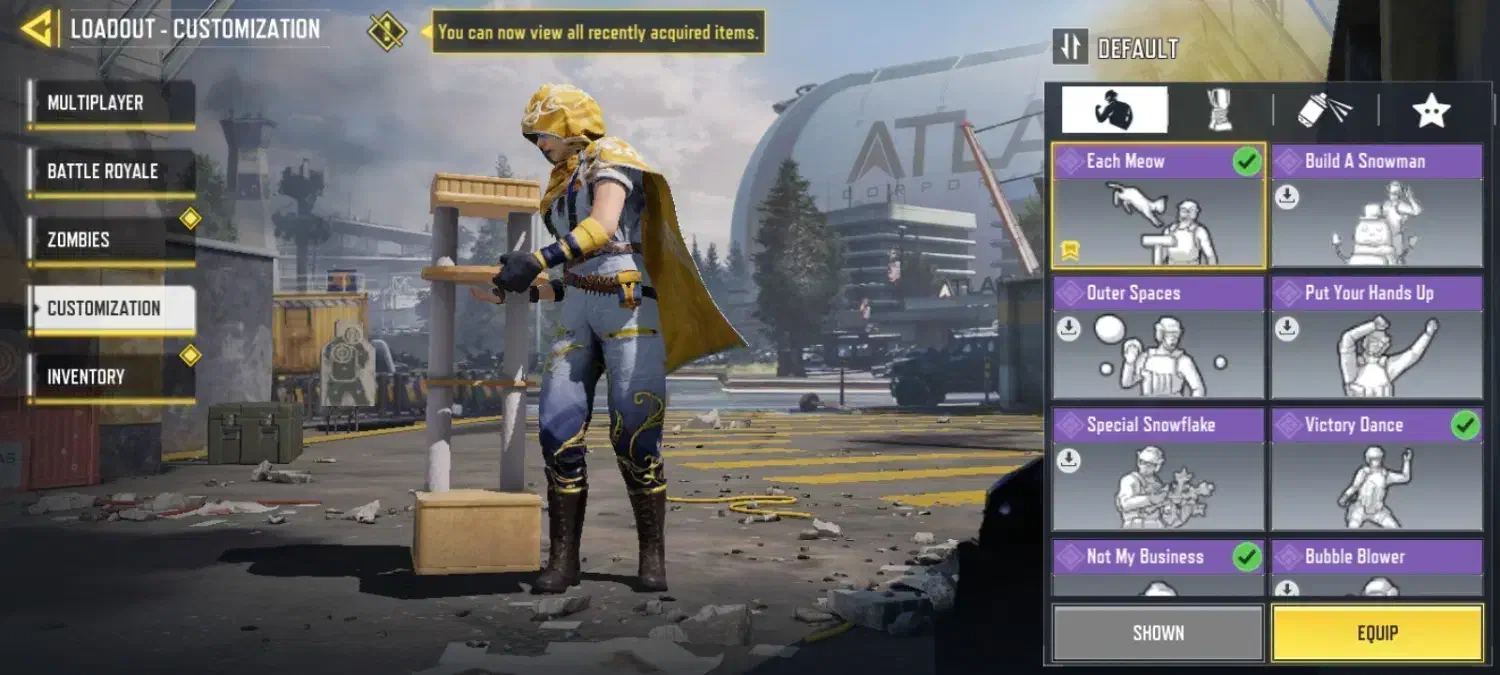1500x675 pixels.
Task: Go back using the yellow arrow button
Action: tap(37, 29)
